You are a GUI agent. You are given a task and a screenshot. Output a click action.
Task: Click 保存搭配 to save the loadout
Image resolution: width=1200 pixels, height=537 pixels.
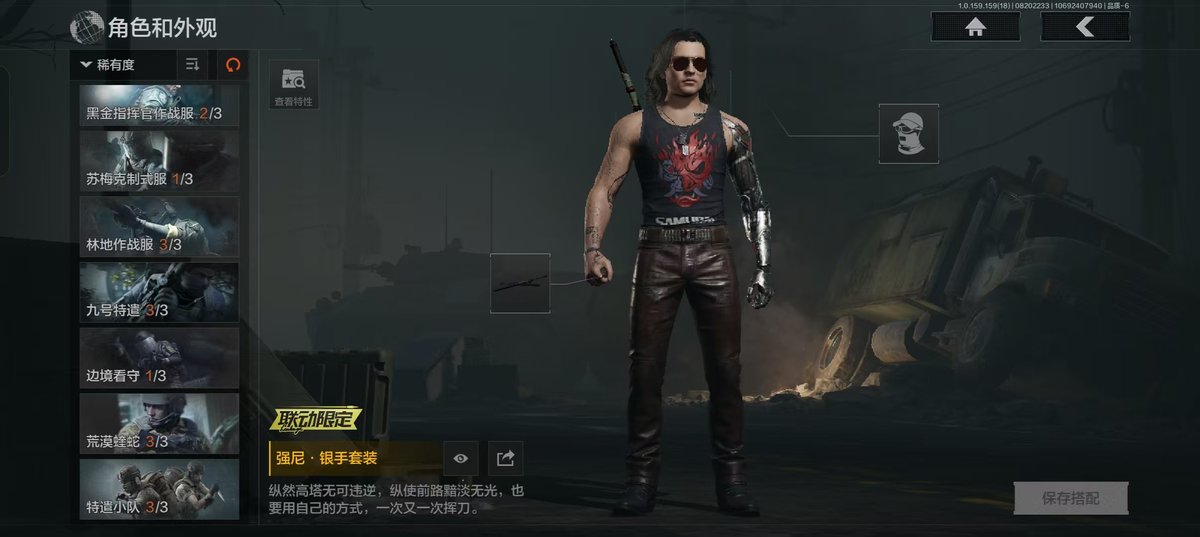click(x=1070, y=498)
